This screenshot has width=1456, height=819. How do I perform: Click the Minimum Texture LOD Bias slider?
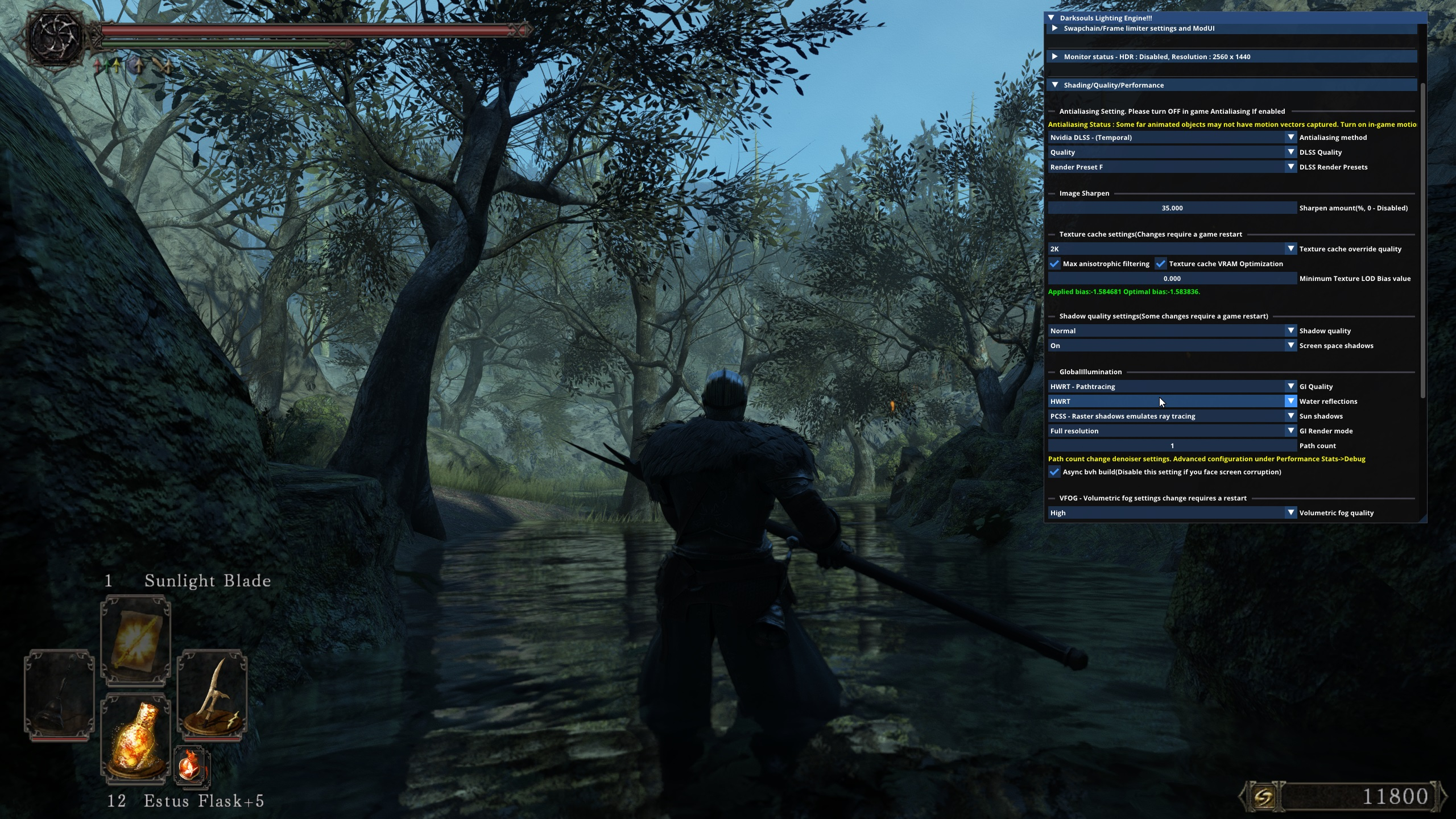[1172, 279]
